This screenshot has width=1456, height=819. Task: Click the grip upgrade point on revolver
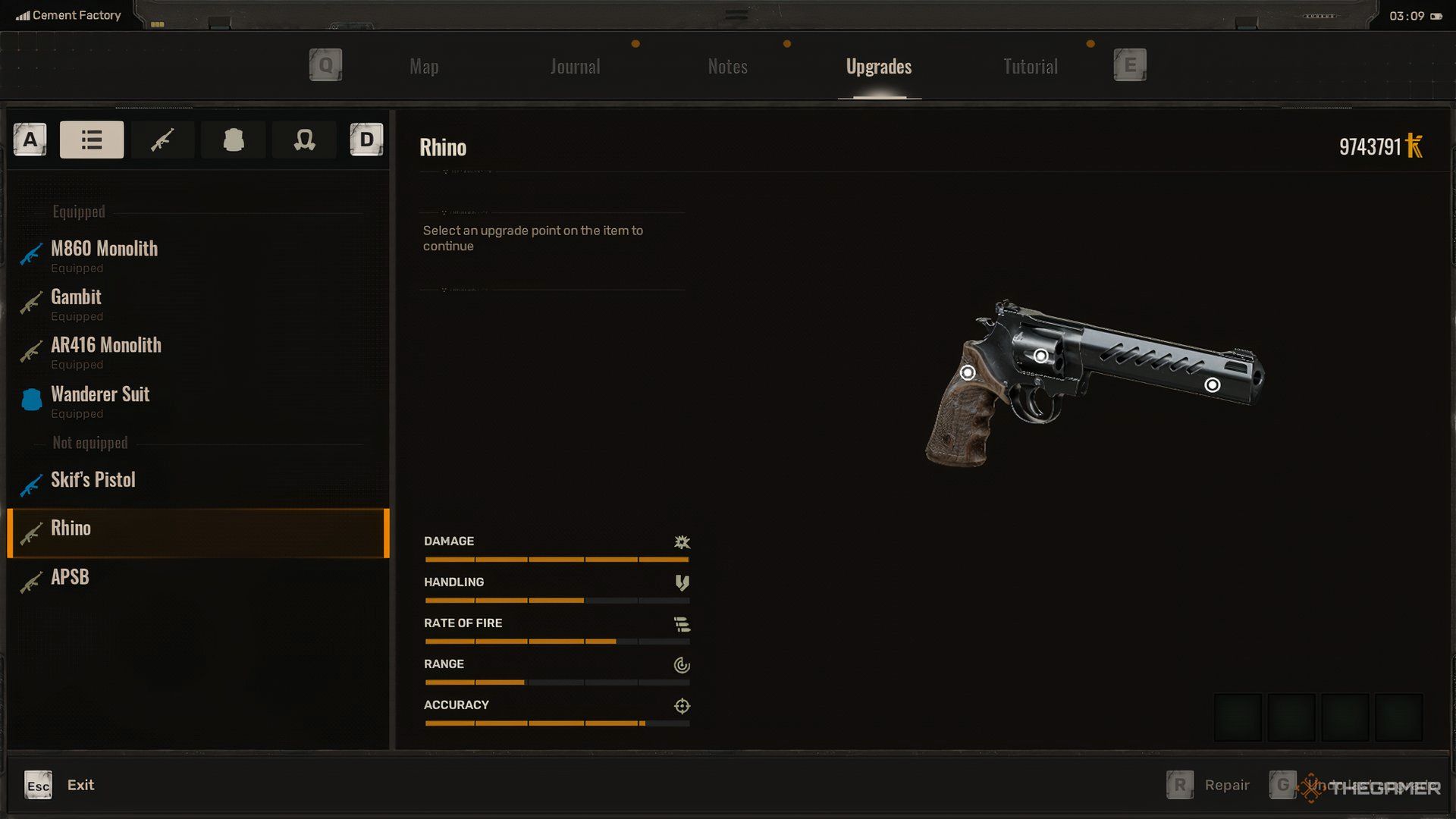pyautogui.click(x=968, y=372)
